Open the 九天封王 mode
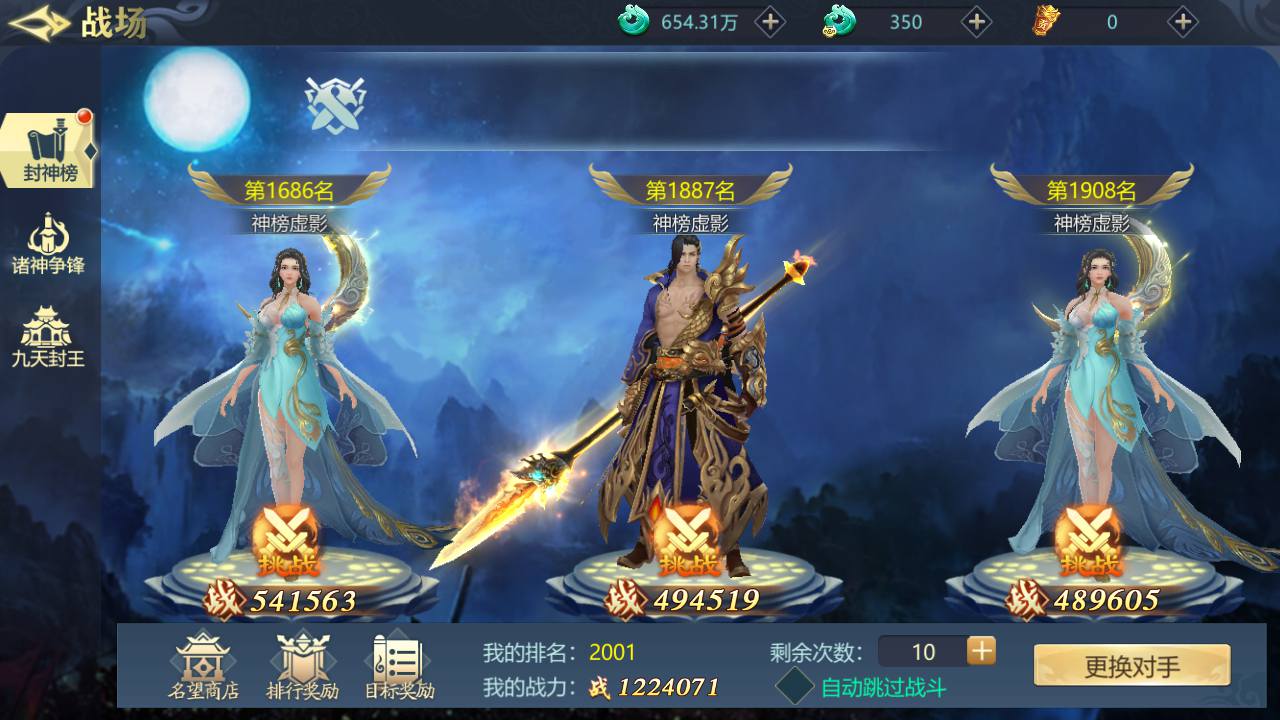This screenshot has height=720, width=1280. [x=47, y=330]
